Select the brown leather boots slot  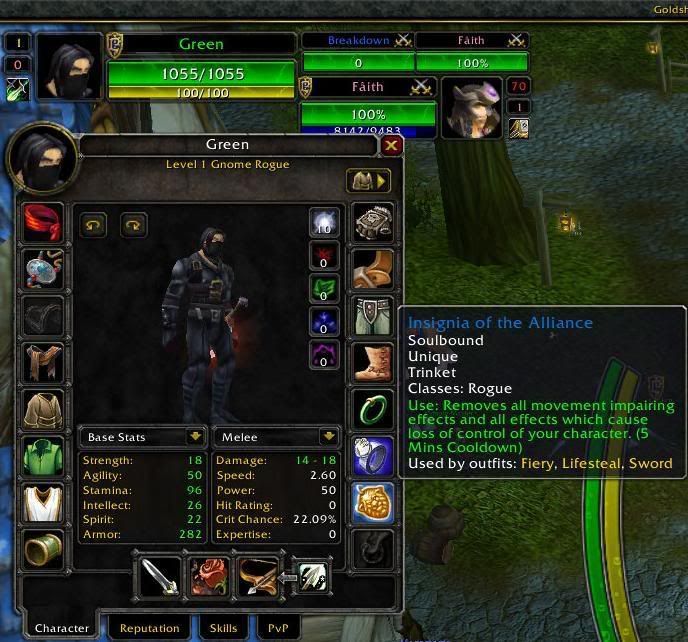coord(373,361)
